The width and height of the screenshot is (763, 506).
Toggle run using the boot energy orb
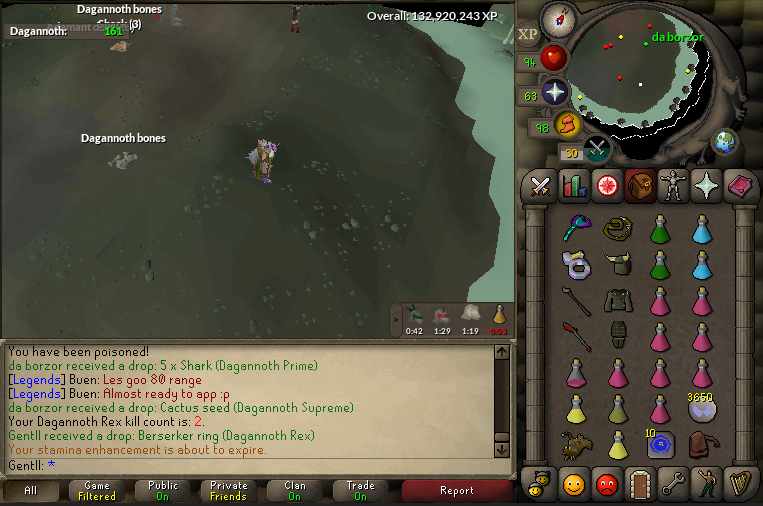(x=568, y=125)
